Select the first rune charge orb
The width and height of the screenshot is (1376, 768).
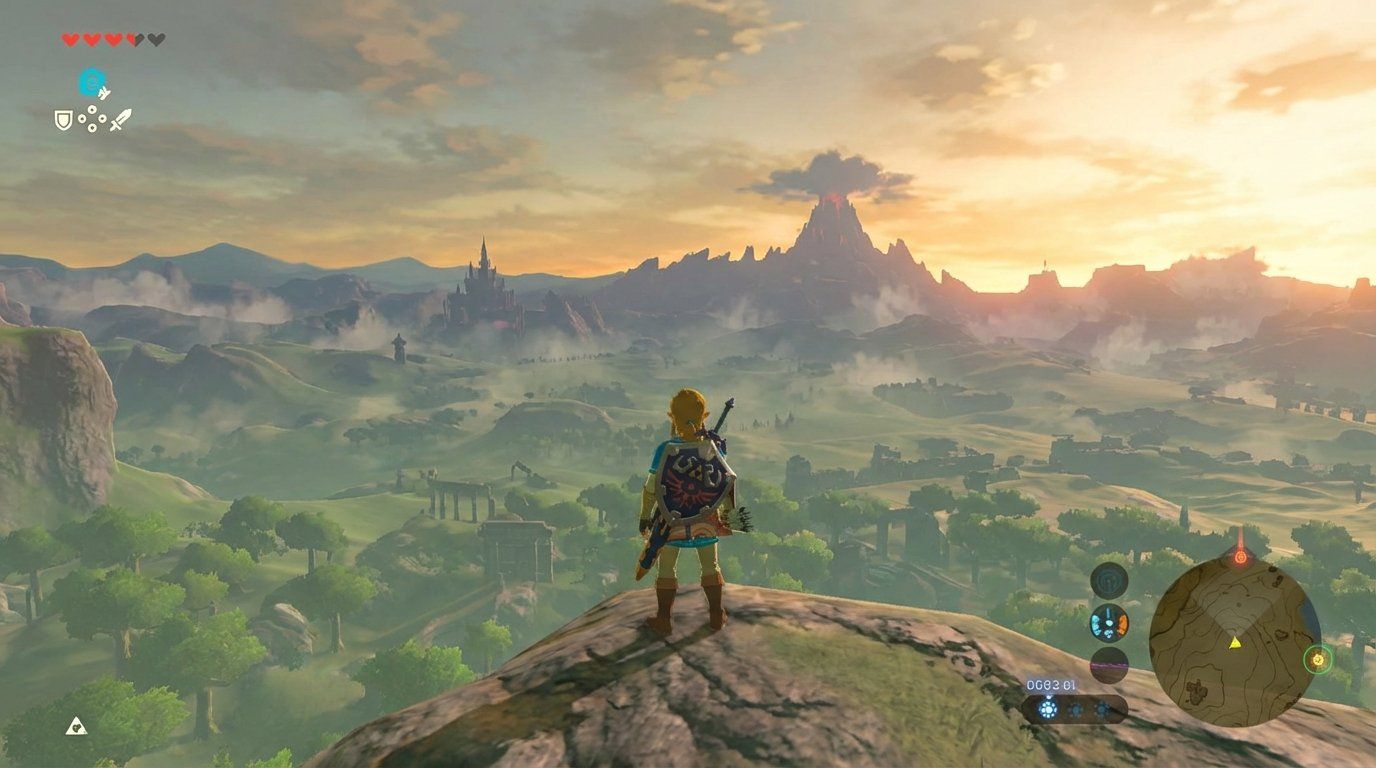pos(1048,708)
